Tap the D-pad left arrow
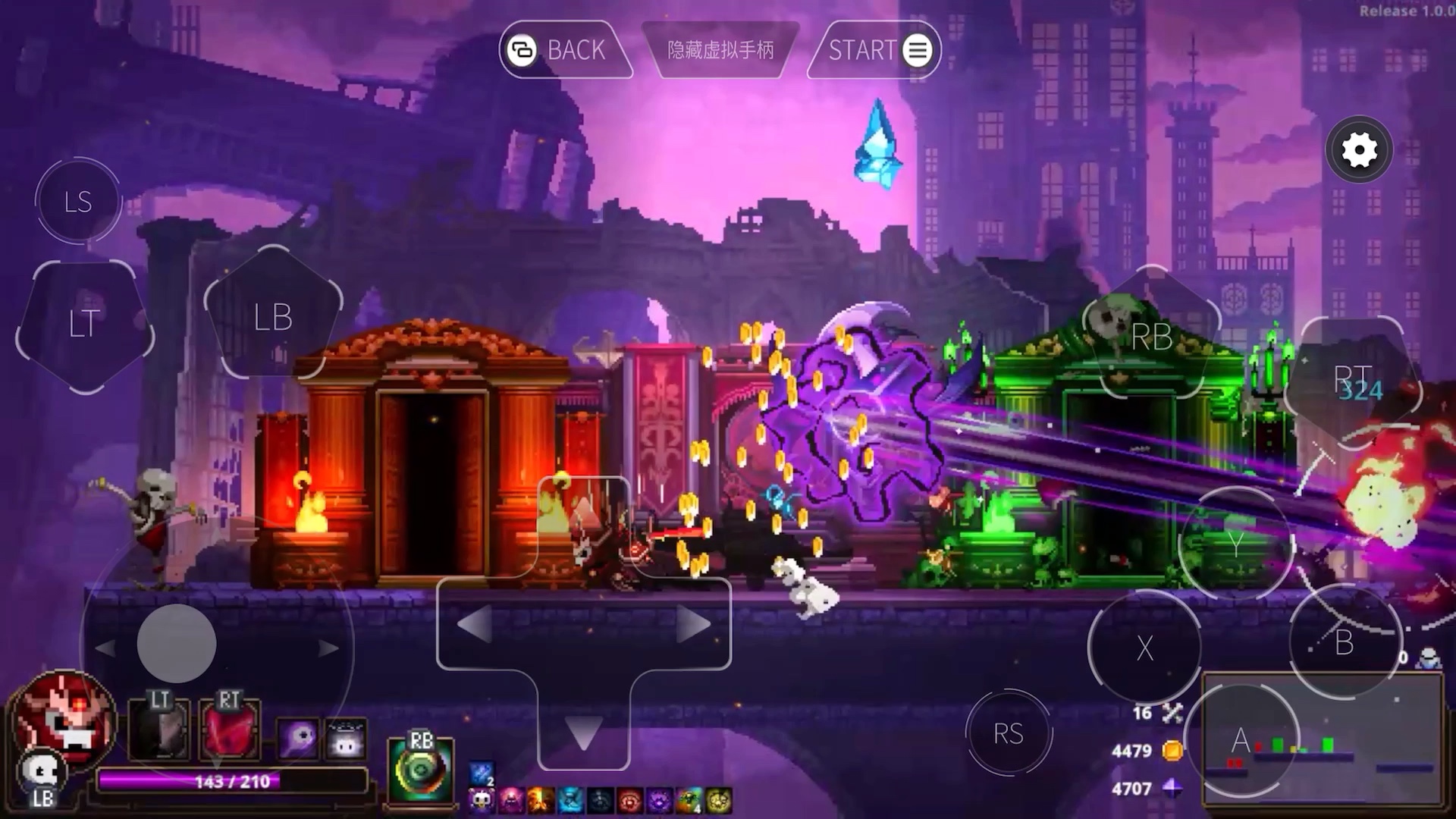Image resolution: width=1456 pixels, height=819 pixels. (x=475, y=625)
